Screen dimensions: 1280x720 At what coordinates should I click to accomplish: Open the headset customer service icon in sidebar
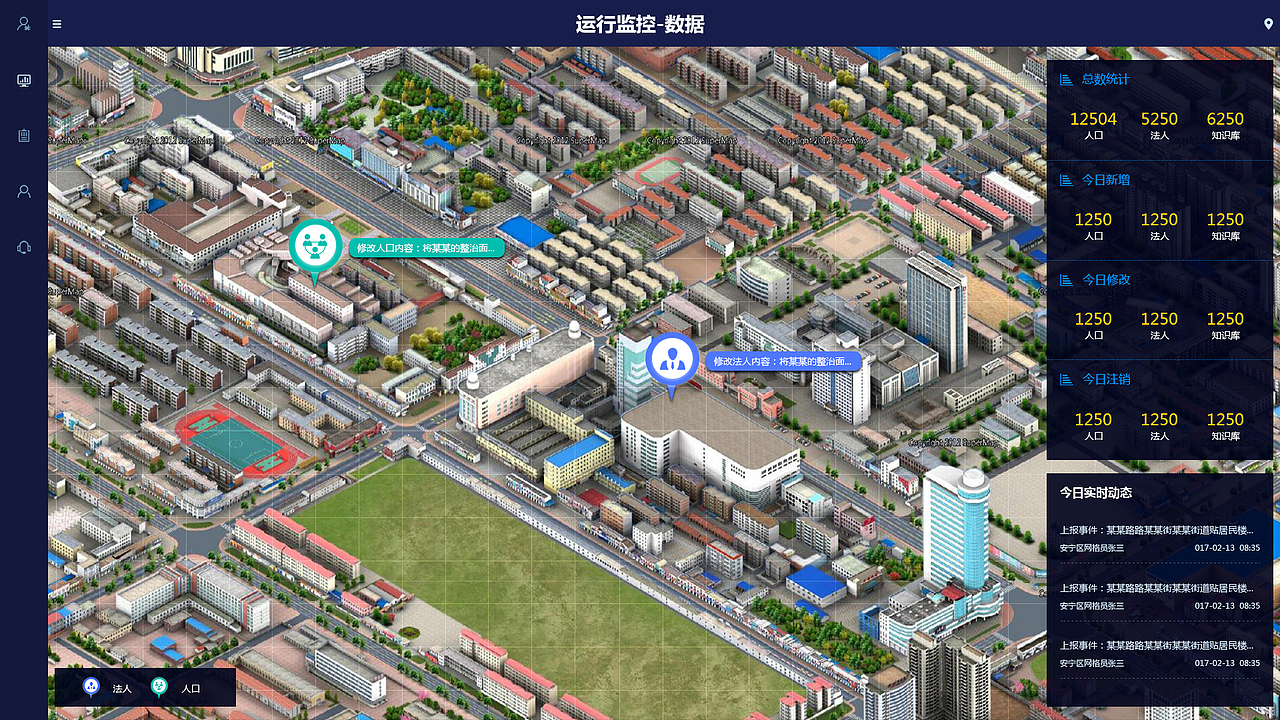click(x=24, y=247)
